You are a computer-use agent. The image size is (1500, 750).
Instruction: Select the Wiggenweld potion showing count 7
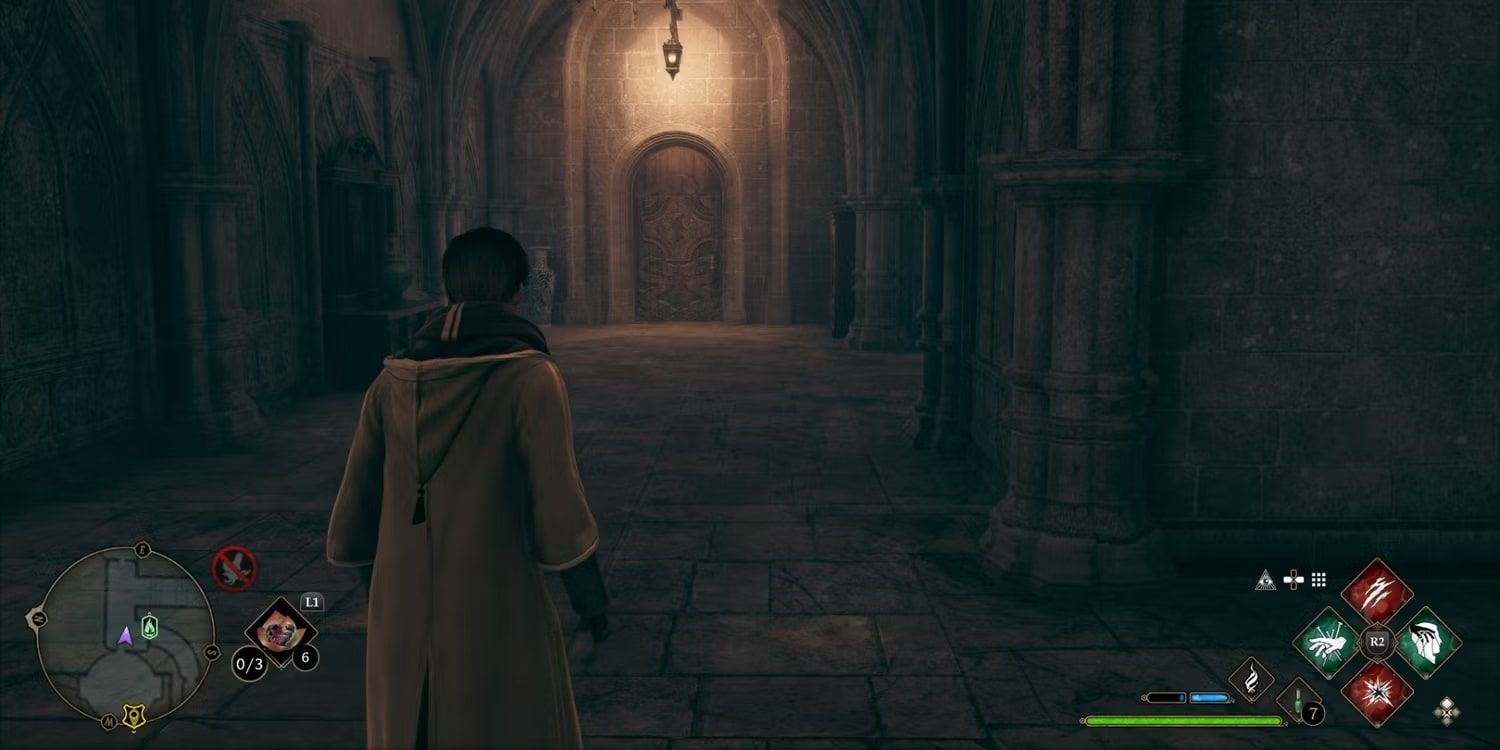click(x=1297, y=700)
